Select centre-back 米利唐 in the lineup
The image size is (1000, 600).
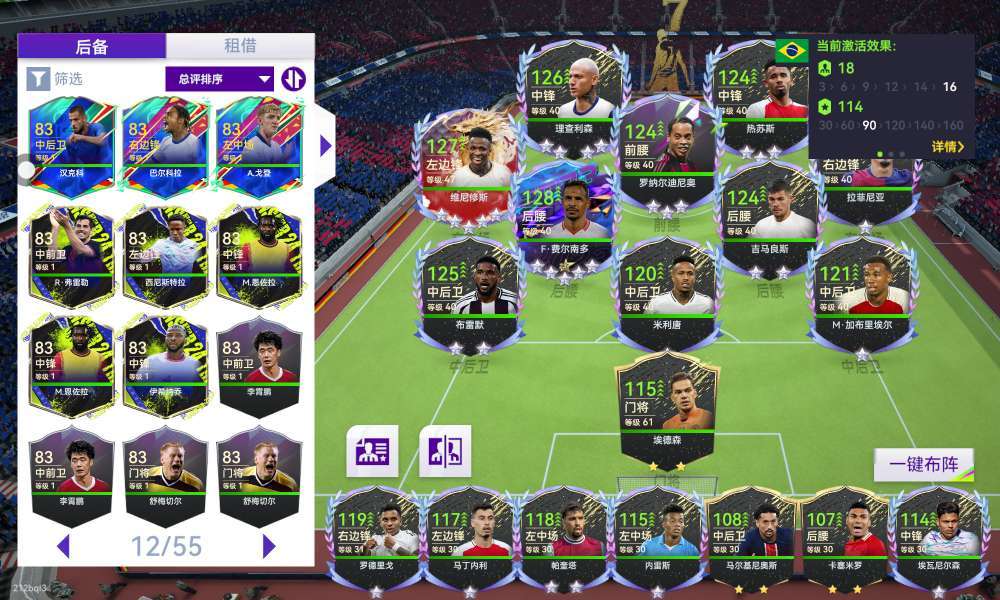pos(668,287)
